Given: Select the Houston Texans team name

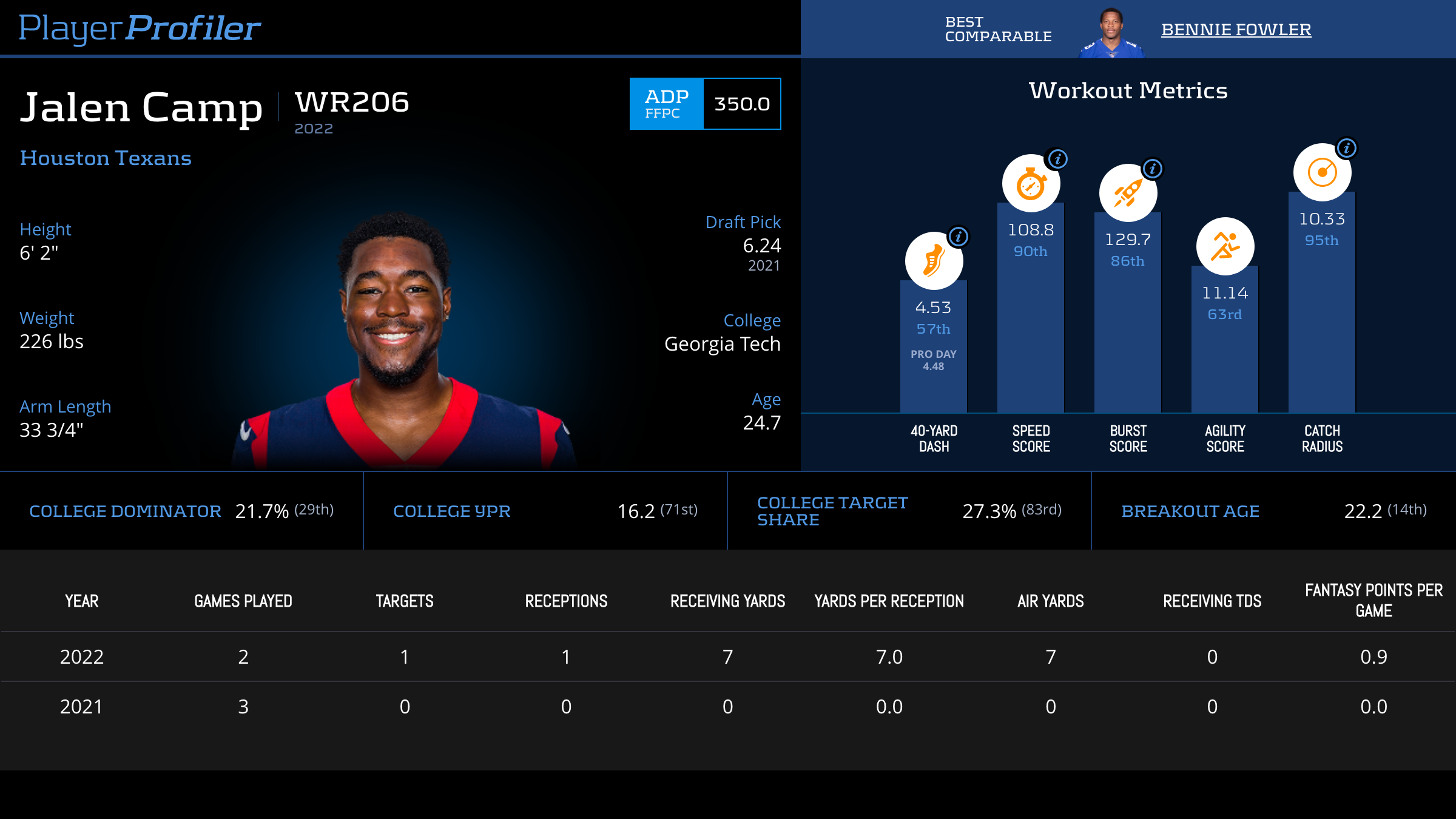Looking at the screenshot, I should pos(106,158).
